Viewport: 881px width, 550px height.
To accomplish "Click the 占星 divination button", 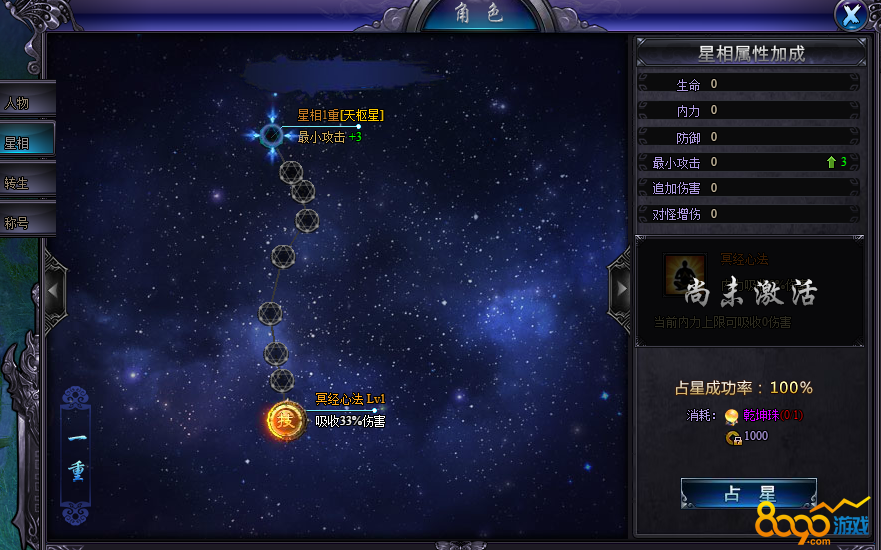I will click(x=748, y=494).
